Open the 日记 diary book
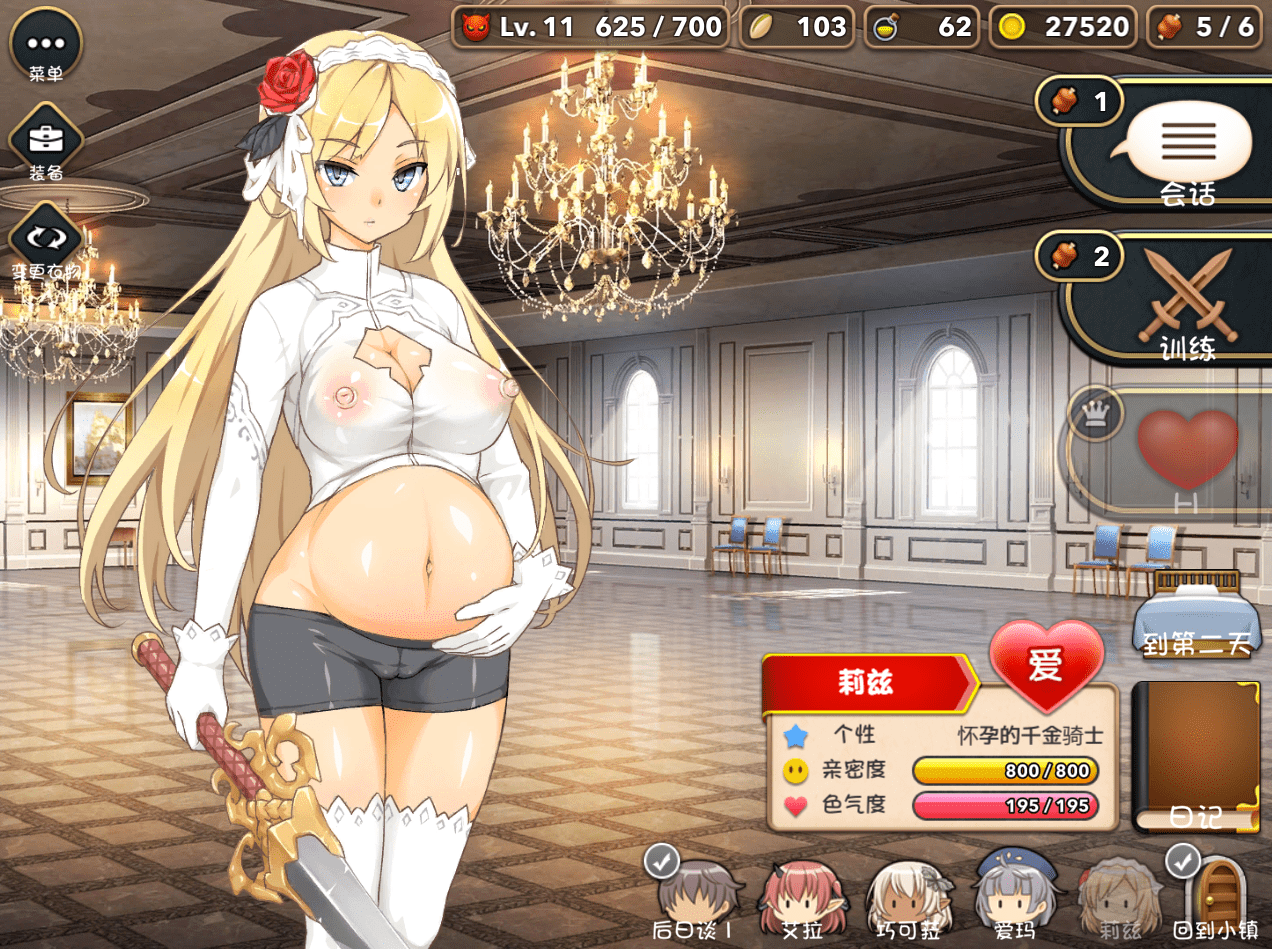 [1195, 755]
